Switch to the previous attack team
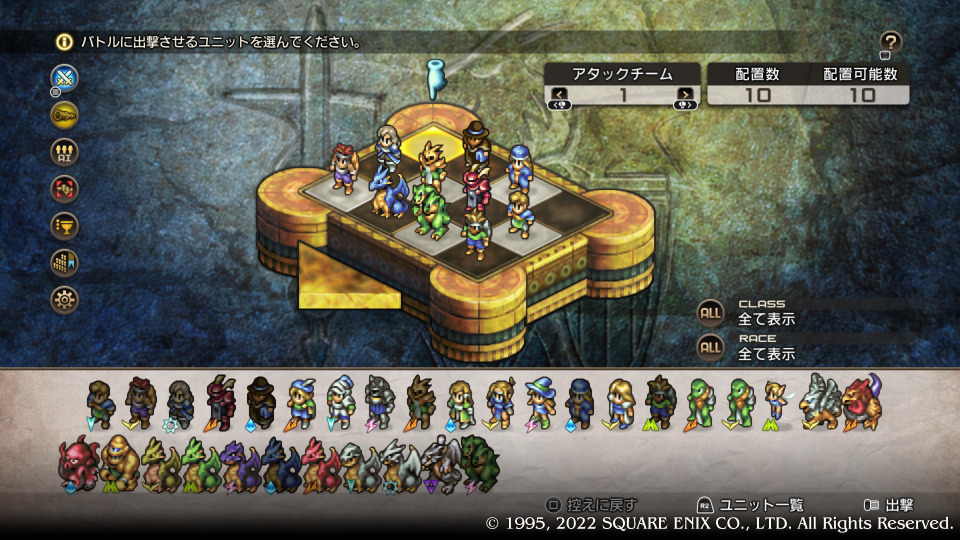This screenshot has height=540, width=960. click(x=560, y=95)
